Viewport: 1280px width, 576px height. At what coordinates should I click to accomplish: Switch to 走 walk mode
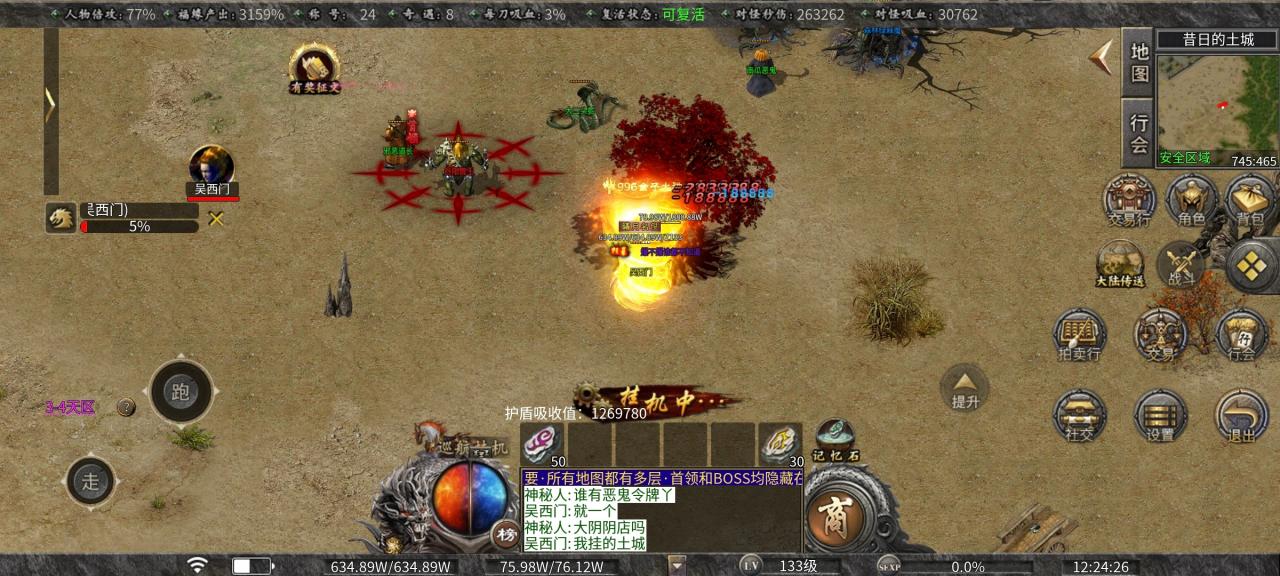[x=91, y=481]
